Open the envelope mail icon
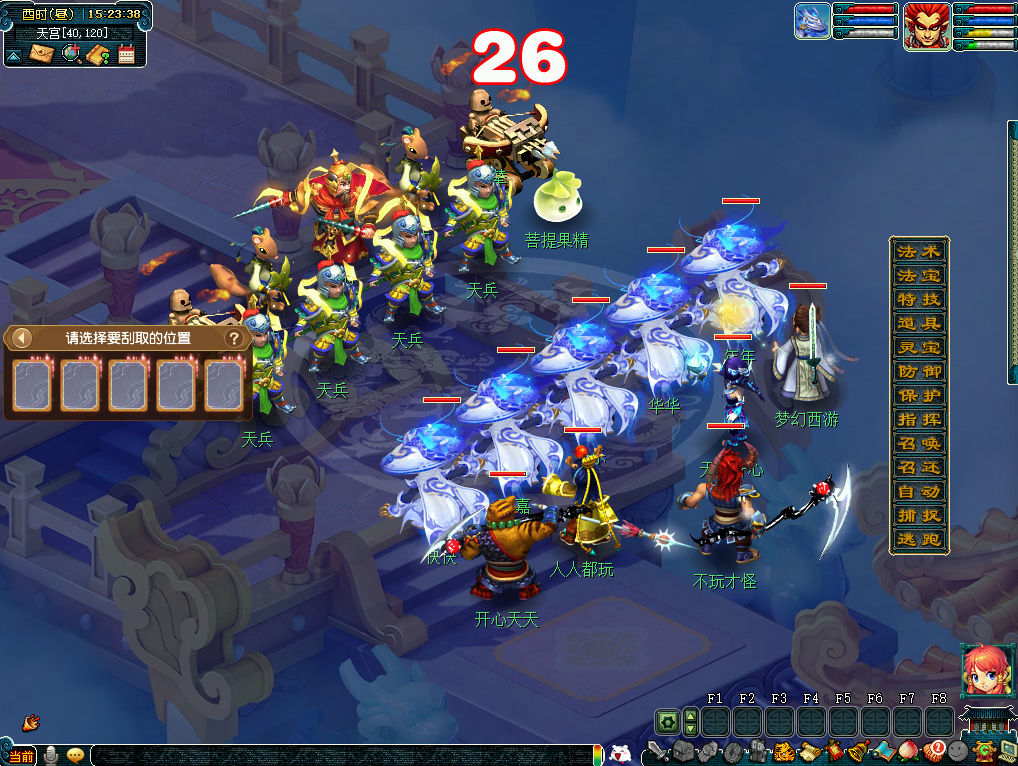 [x=41, y=54]
